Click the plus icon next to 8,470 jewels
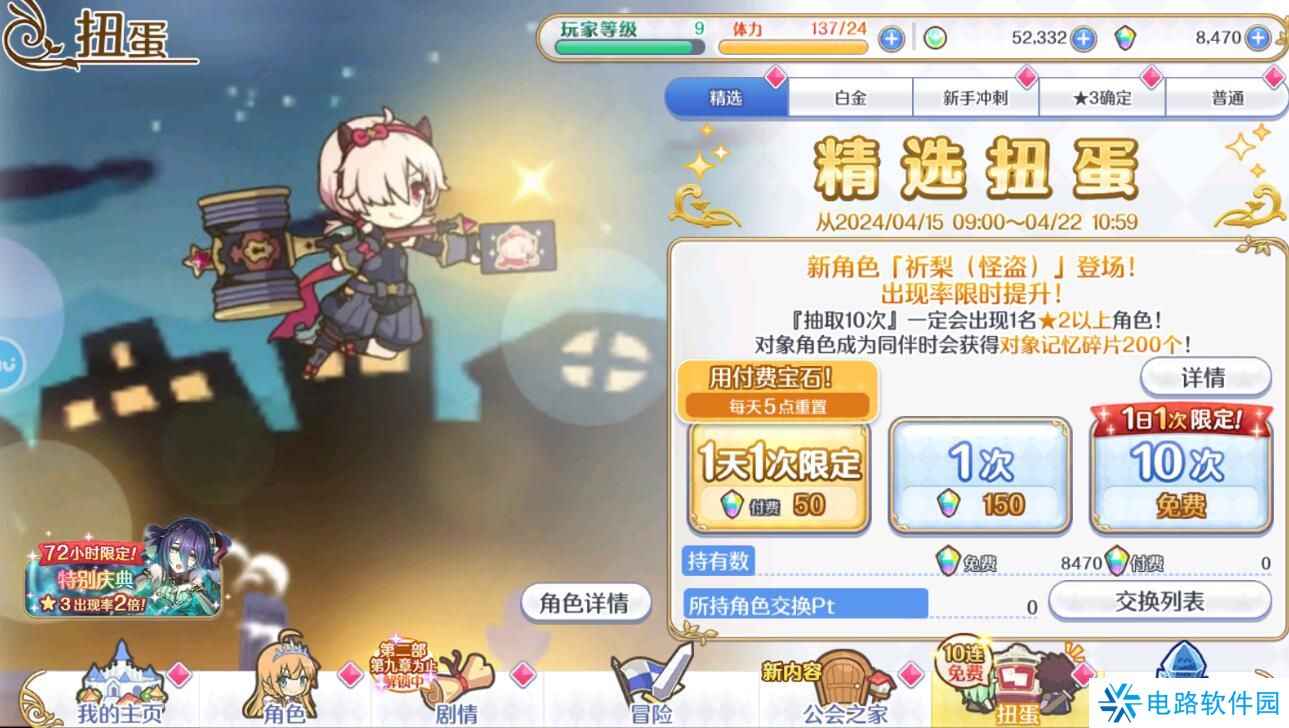Screen dimensions: 1289x728 pos(1256,36)
